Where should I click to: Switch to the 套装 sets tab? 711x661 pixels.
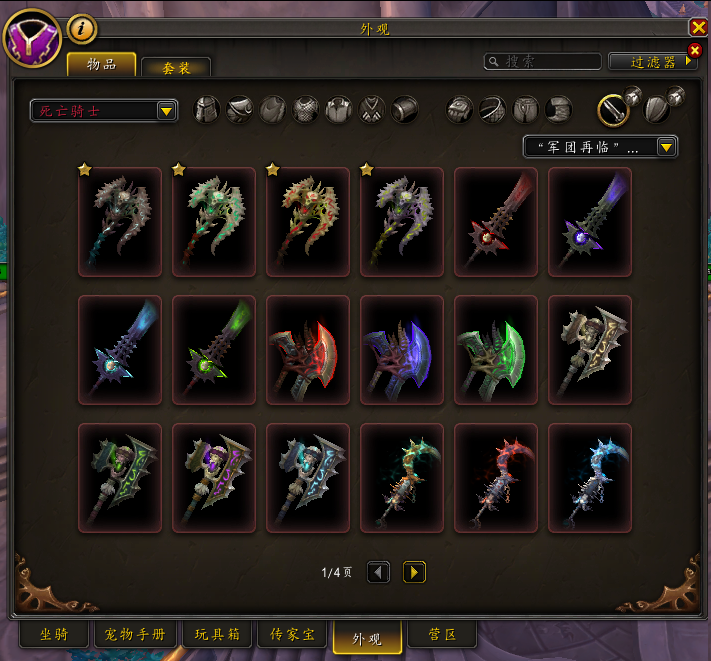tap(176, 67)
